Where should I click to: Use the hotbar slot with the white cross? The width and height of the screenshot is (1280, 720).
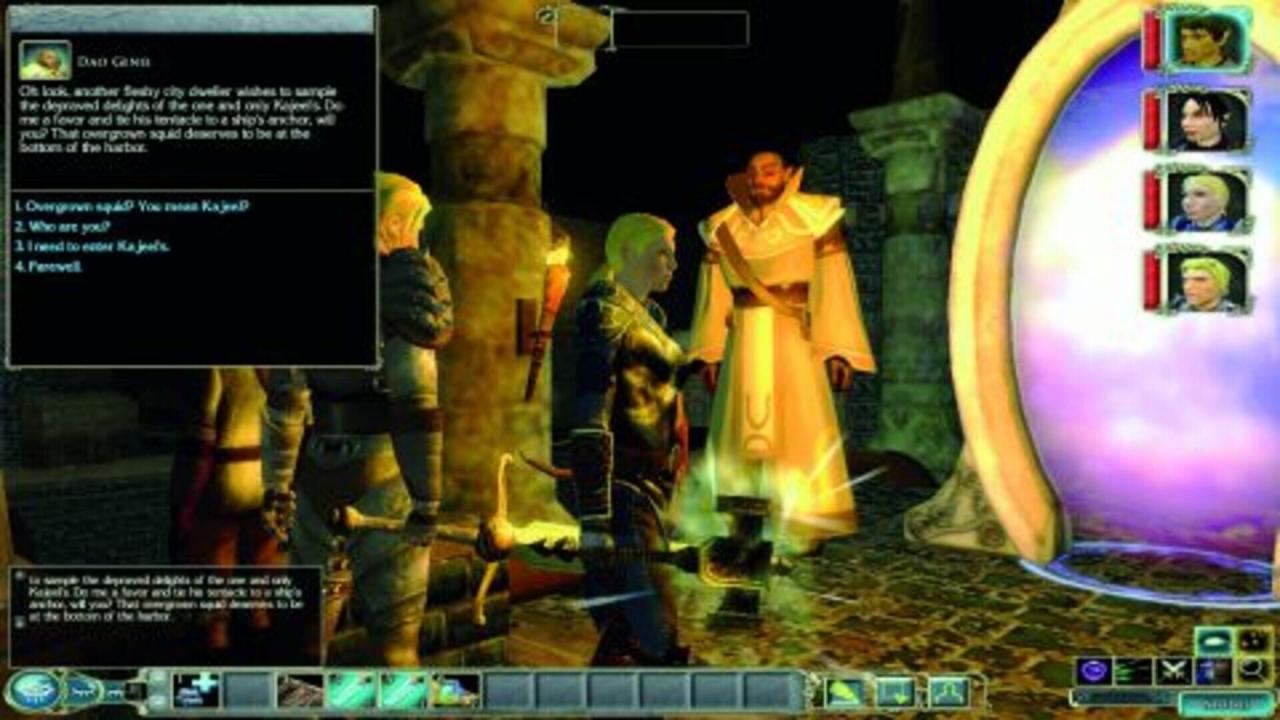[195, 690]
